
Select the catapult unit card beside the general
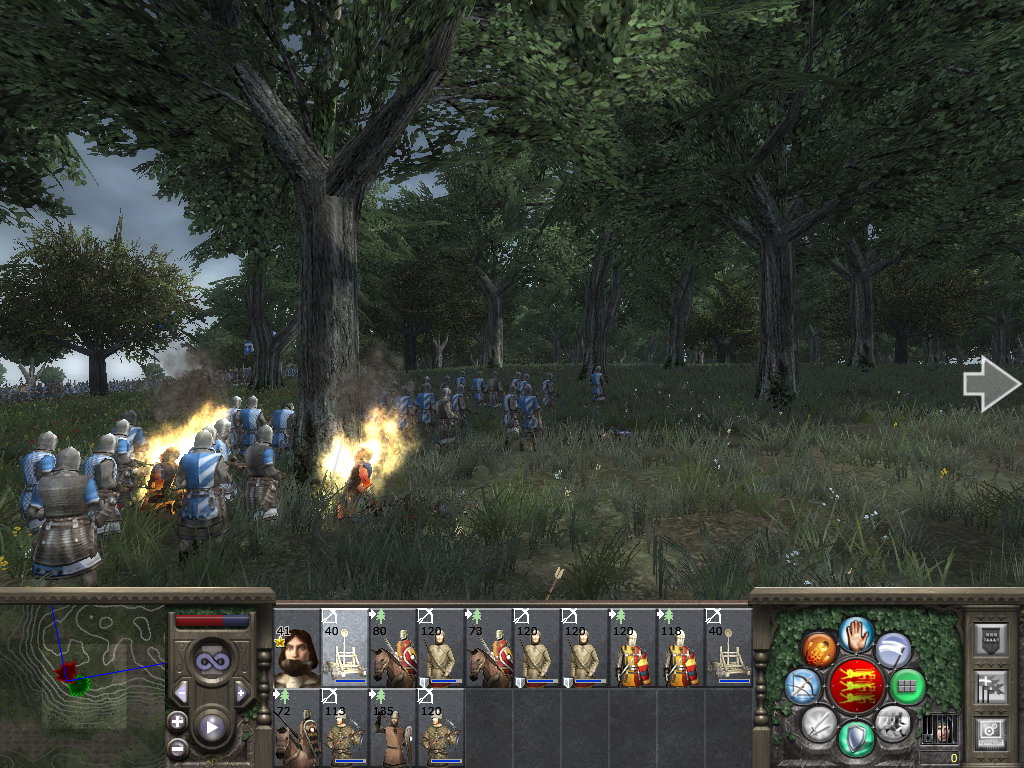point(344,648)
